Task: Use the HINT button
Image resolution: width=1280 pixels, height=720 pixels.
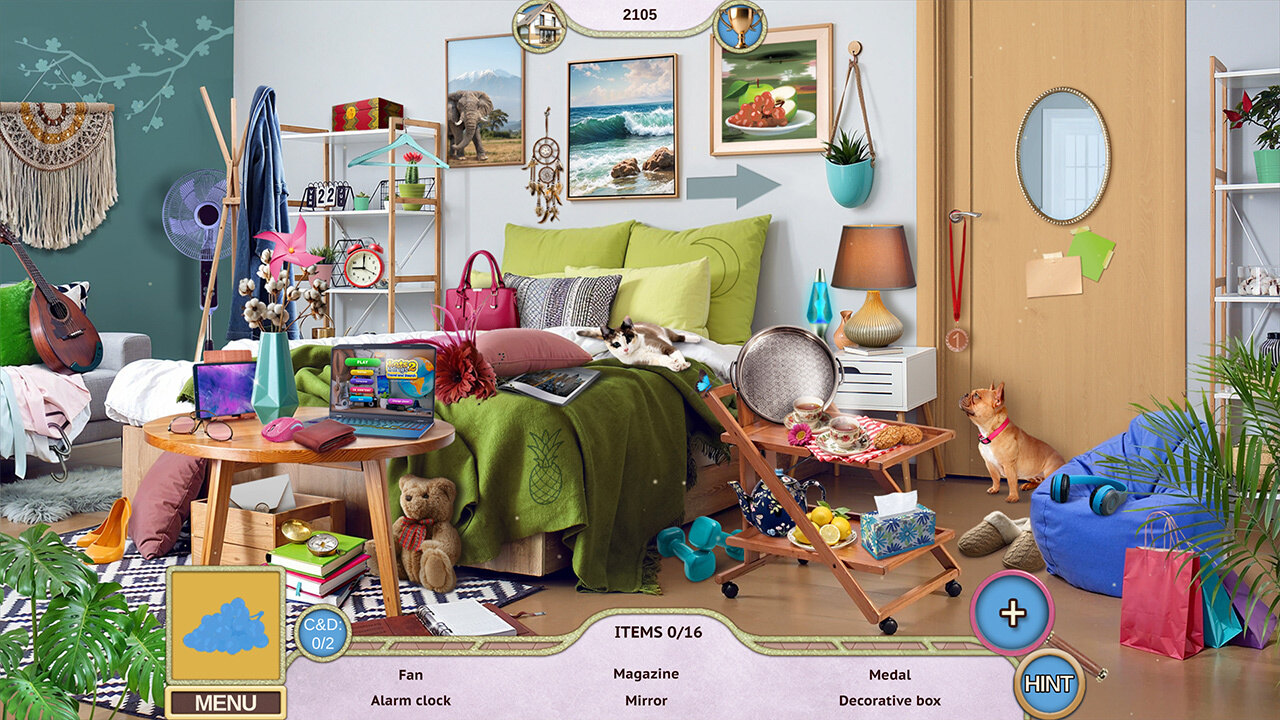Action: [x=1049, y=684]
